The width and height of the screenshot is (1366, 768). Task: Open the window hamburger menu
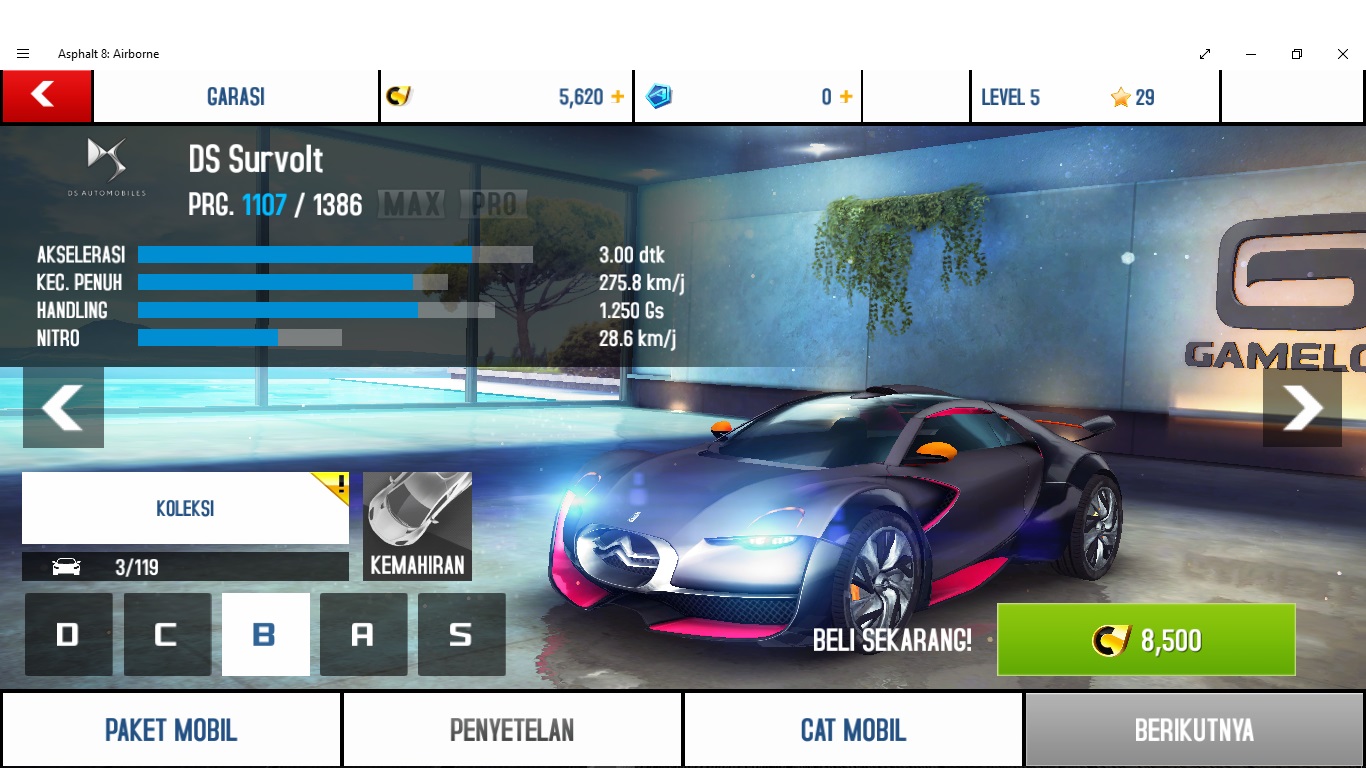pyautogui.click(x=23, y=54)
